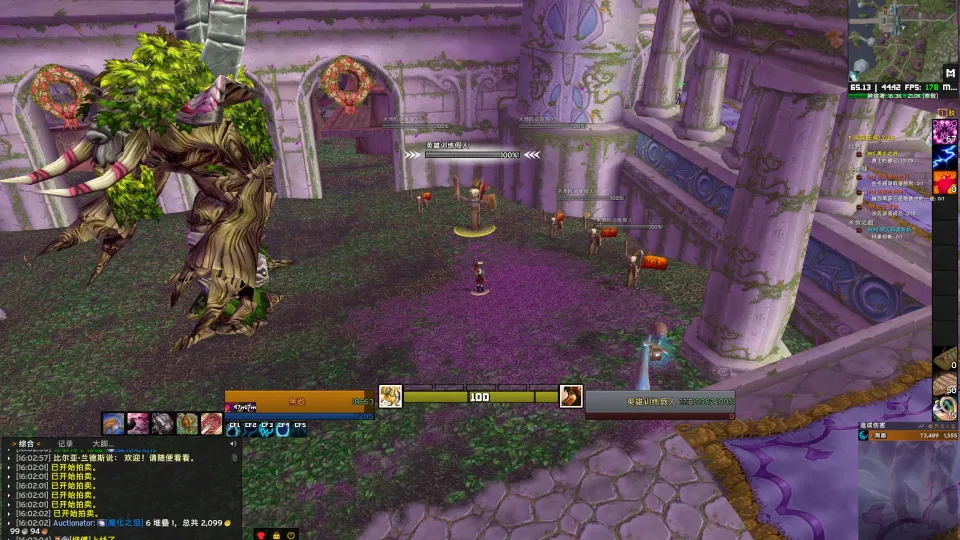Viewport: 960px width, 540px height.
Task: Toggle the chat speaker sound icon
Action: click(x=234, y=443)
